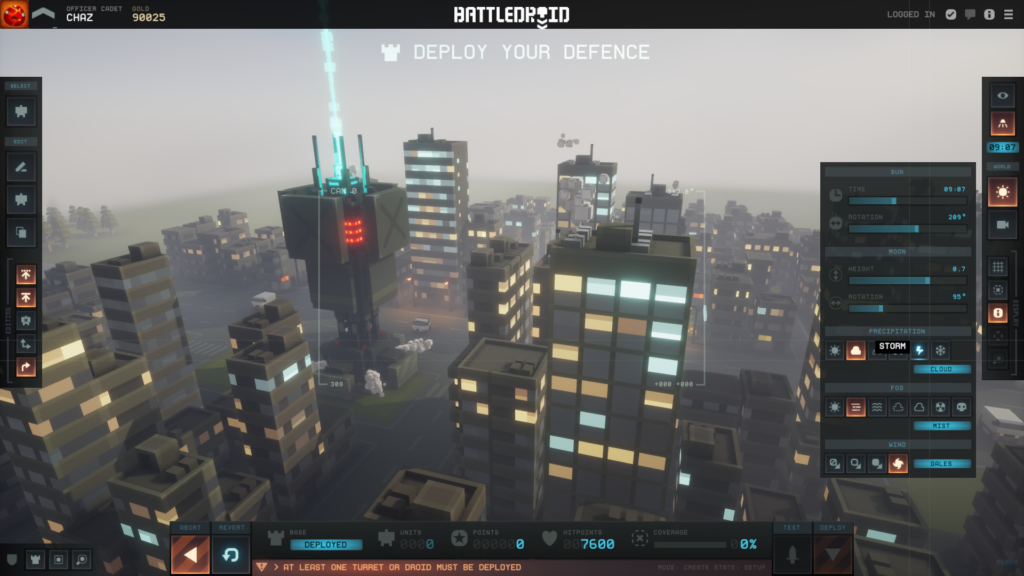Screen dimensions: 1024x576
Task: Toggle the grid display button
Action: [x=998, y=267]
